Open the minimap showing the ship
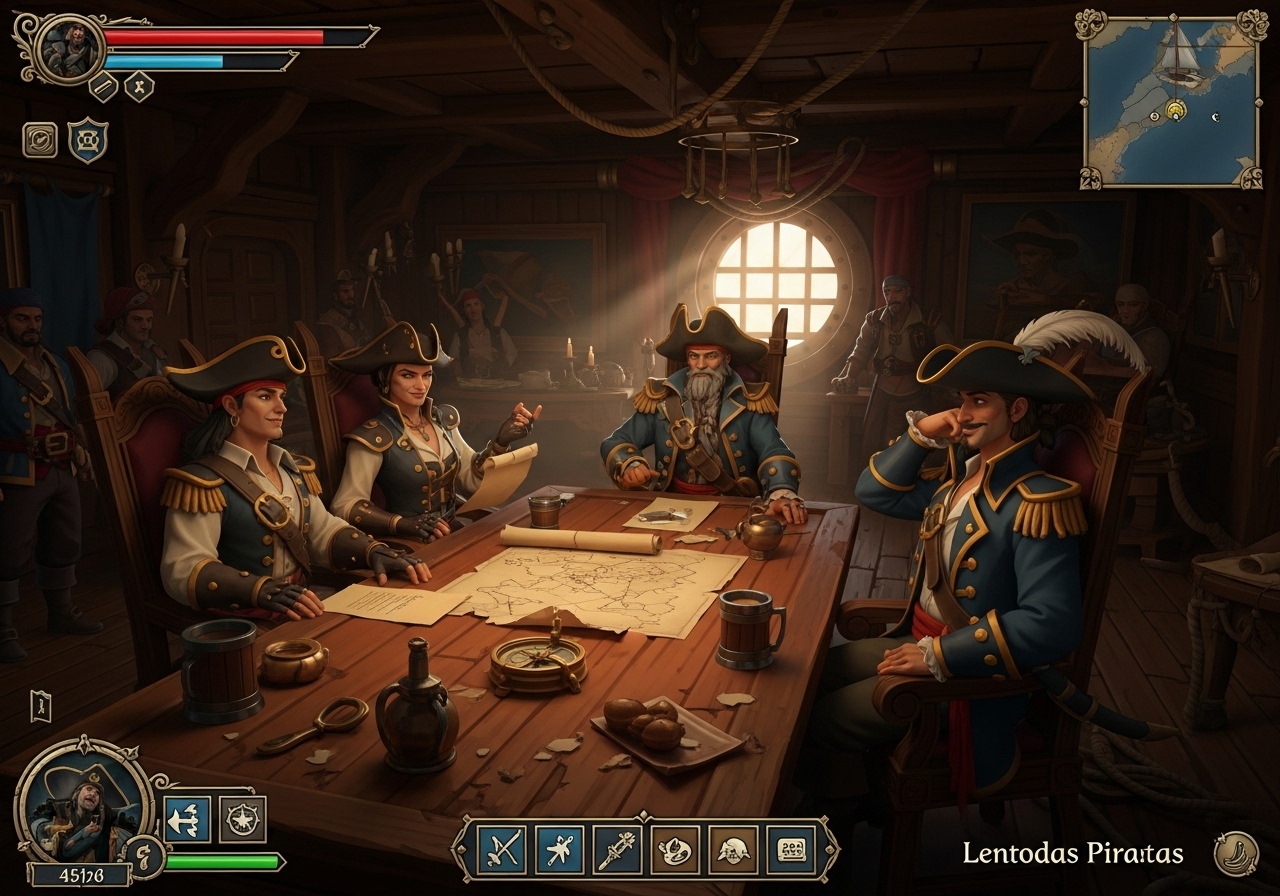The width and height of the screenshot is (1280, 896). click(1171, 100)
